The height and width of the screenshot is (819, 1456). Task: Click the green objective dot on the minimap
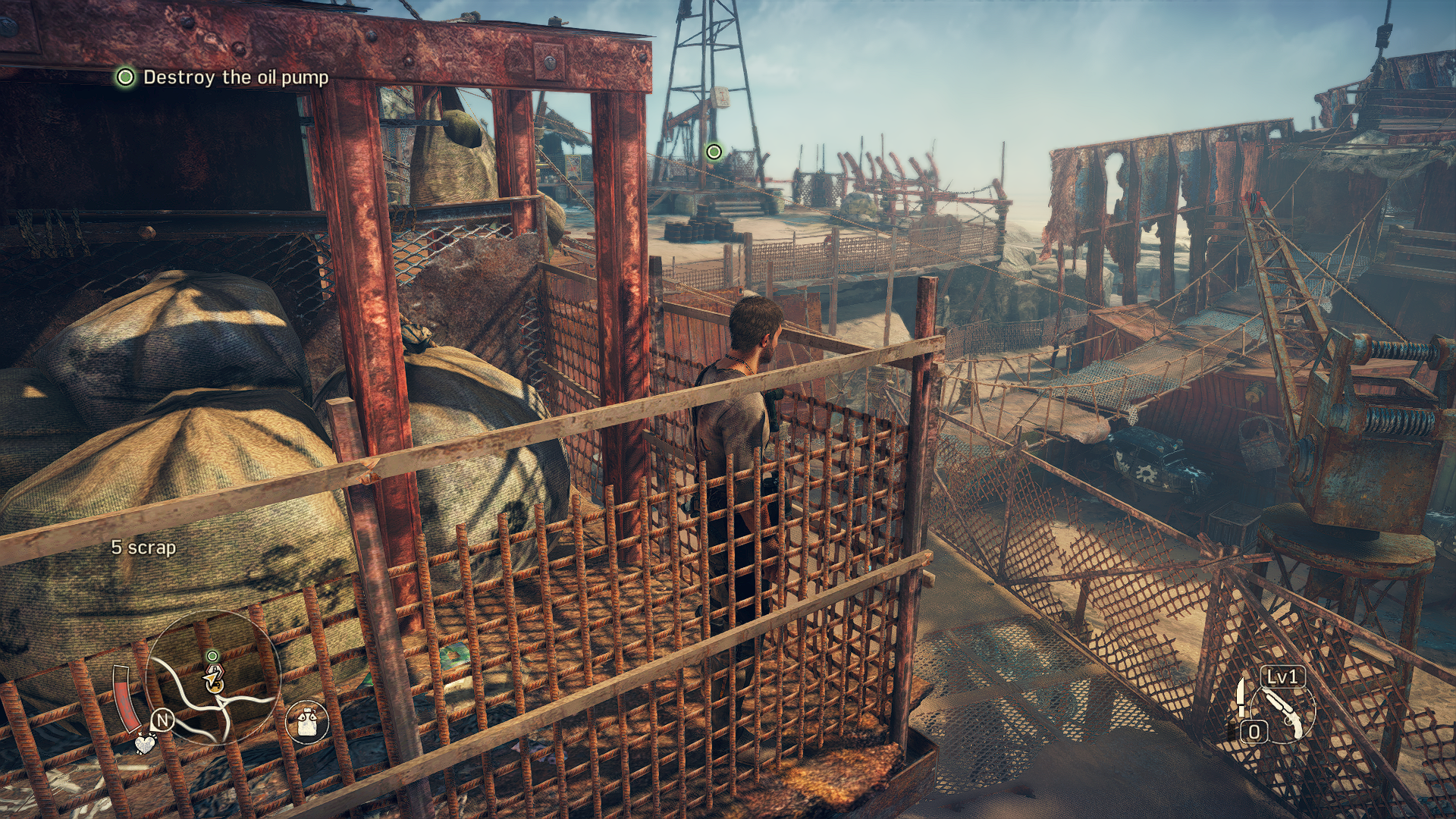212,656
